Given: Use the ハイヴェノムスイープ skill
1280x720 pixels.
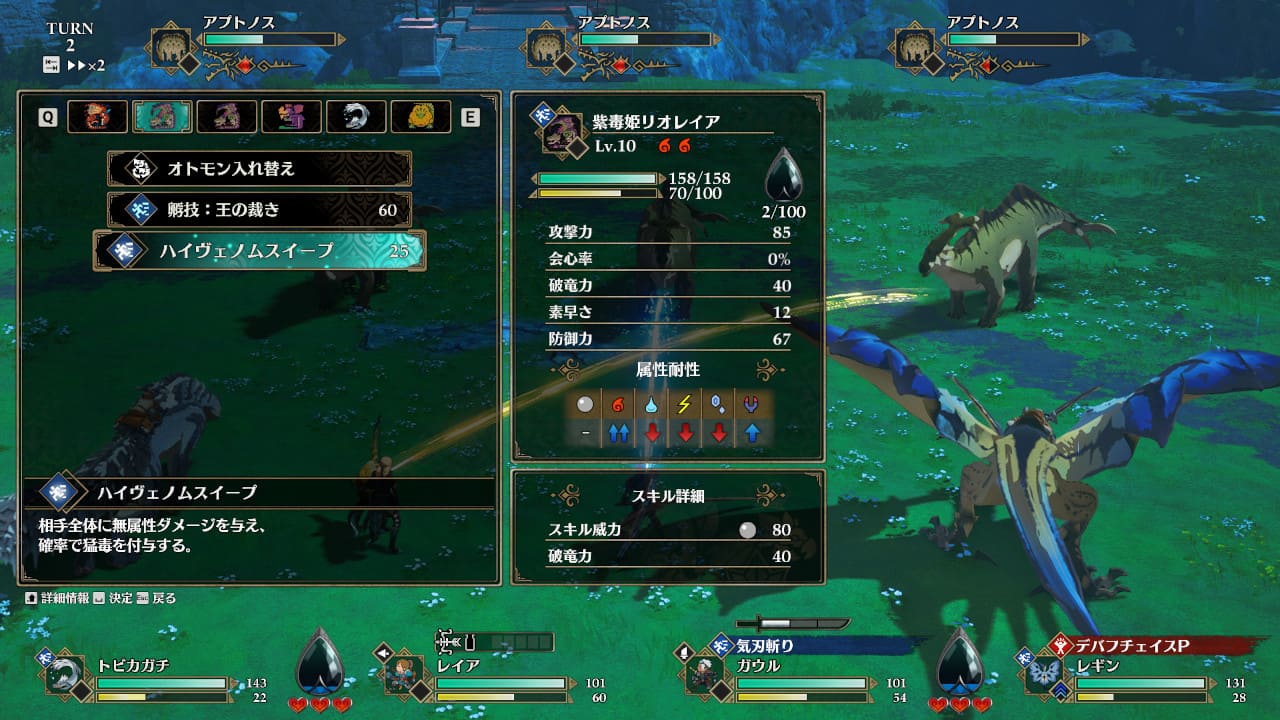Looking at the screenshot, I should (x=259, y=250).
